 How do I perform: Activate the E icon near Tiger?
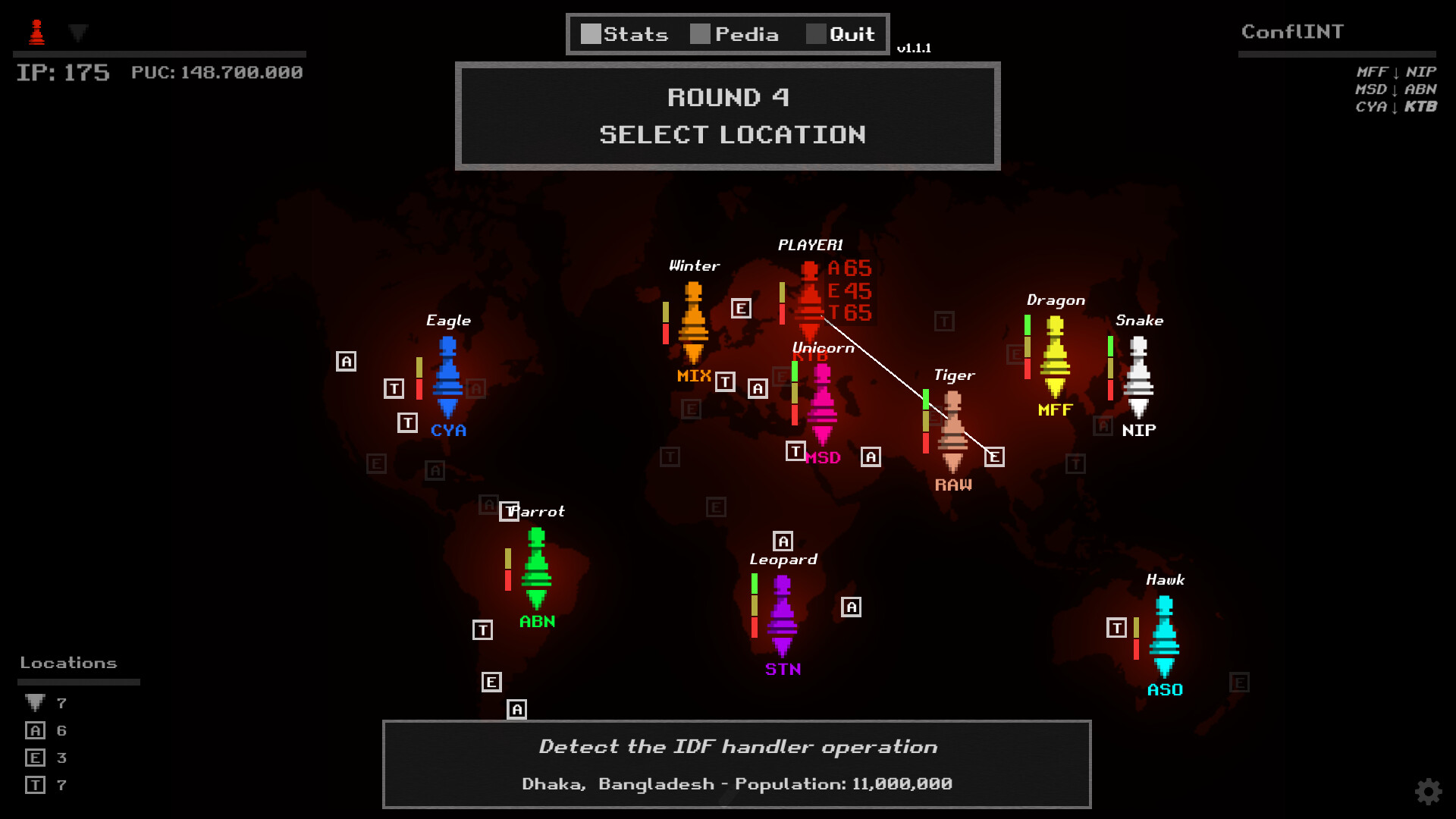994,456
